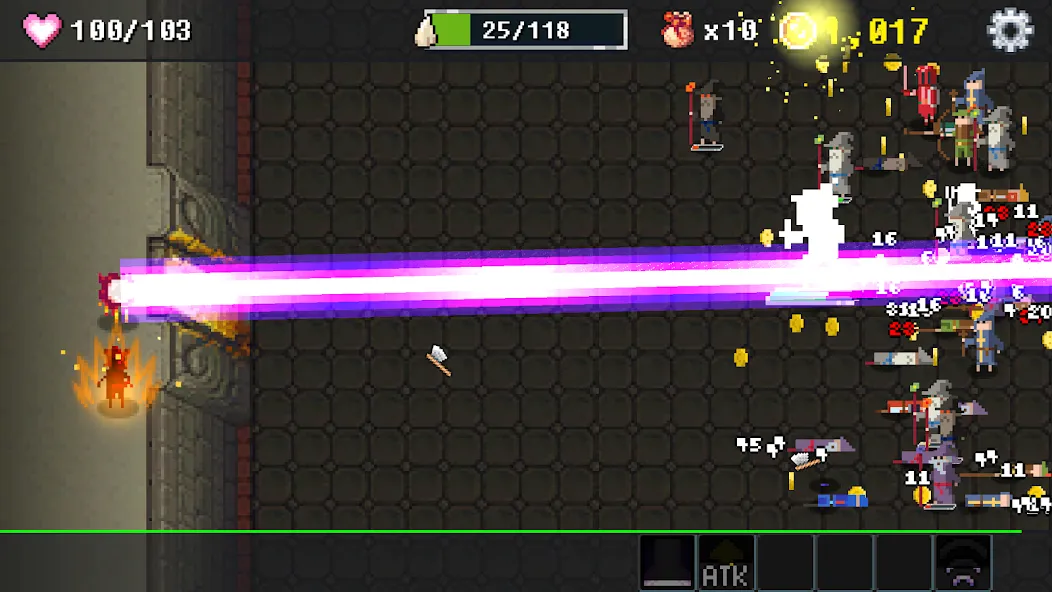This screenshot has height=592, width=1052.
Task: Open the settings gear menu
Action: click(1009, 30)
